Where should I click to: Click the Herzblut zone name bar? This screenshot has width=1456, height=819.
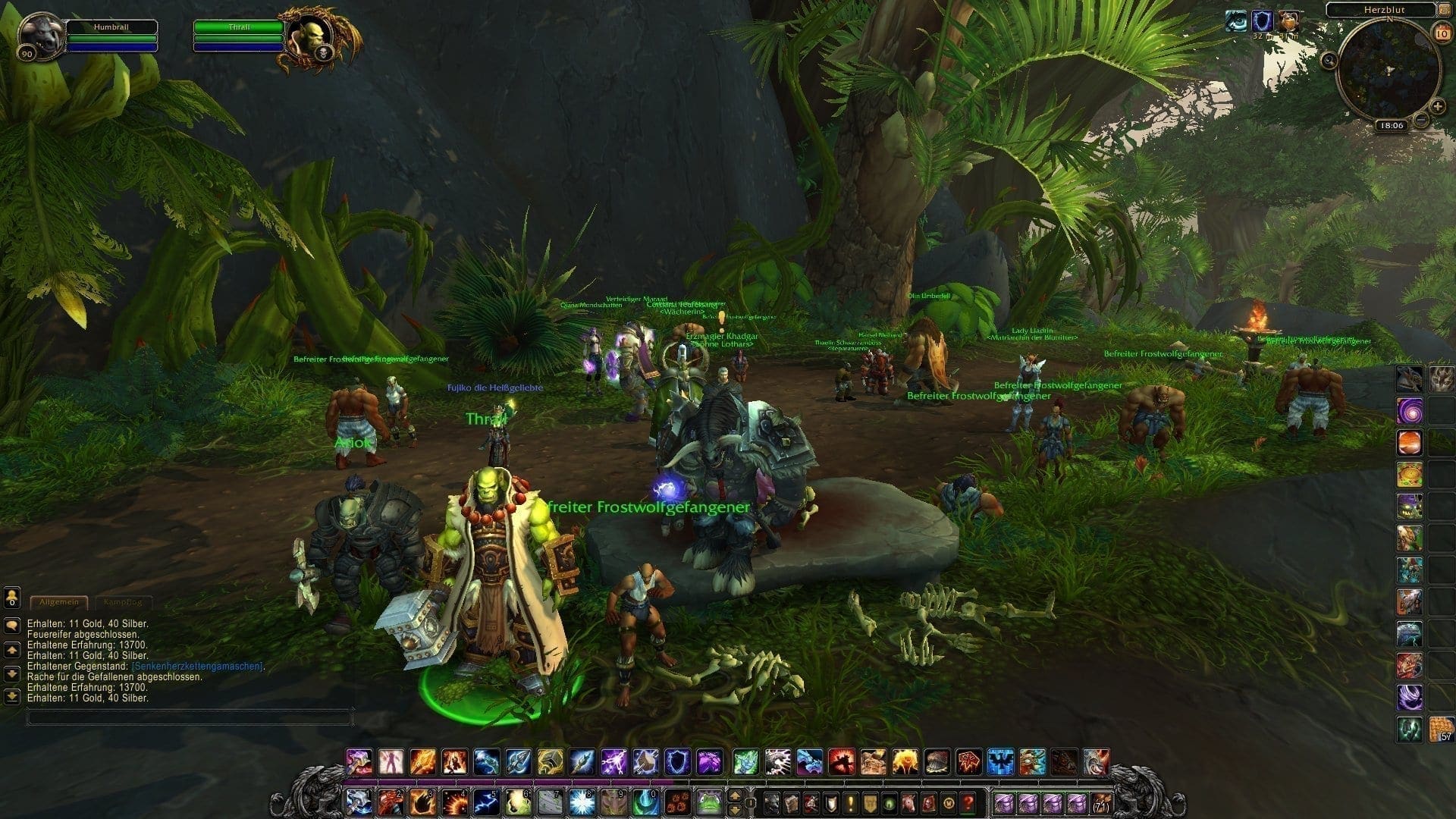(x=1380, y=9)
